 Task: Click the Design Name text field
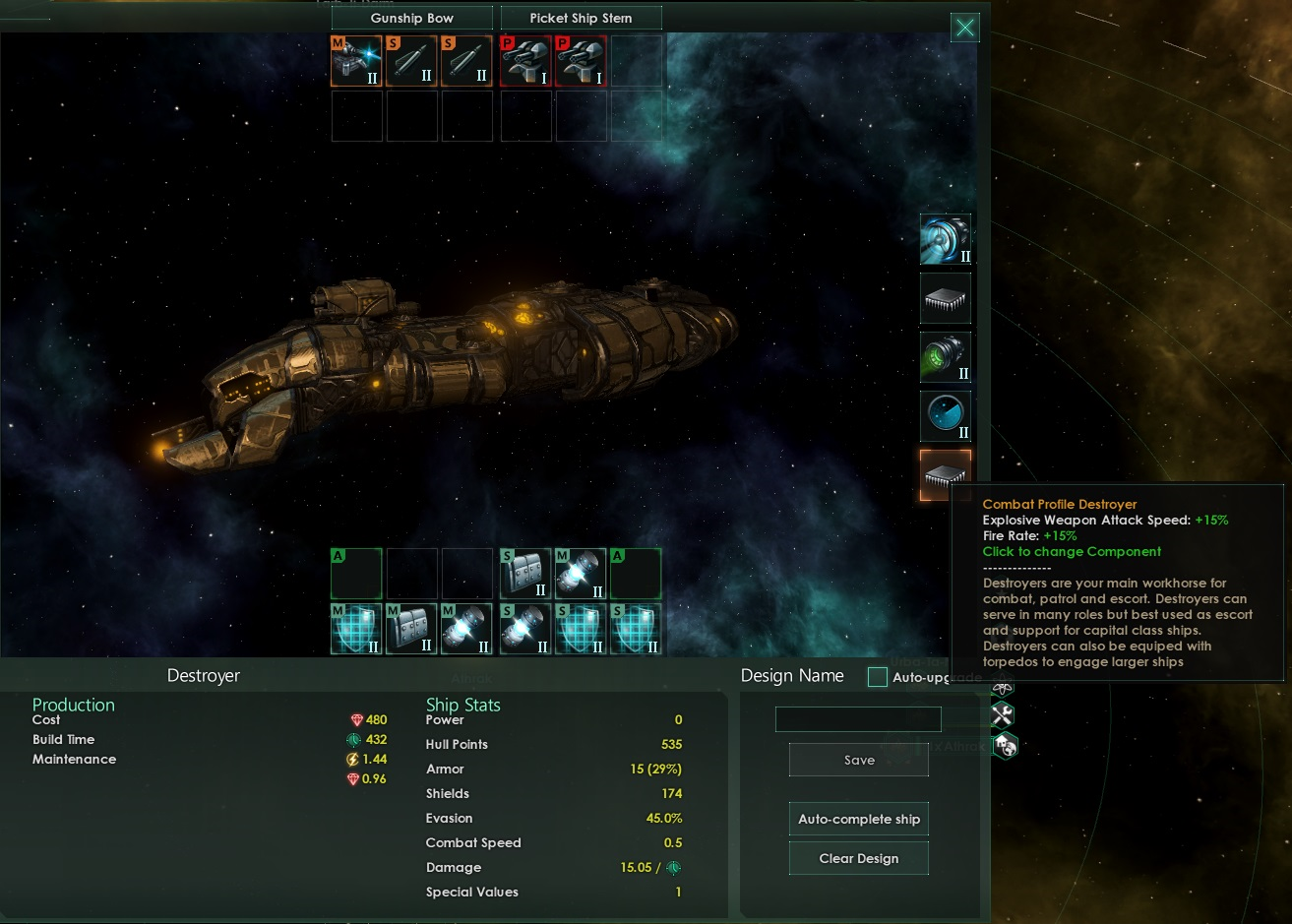point(858,720)
